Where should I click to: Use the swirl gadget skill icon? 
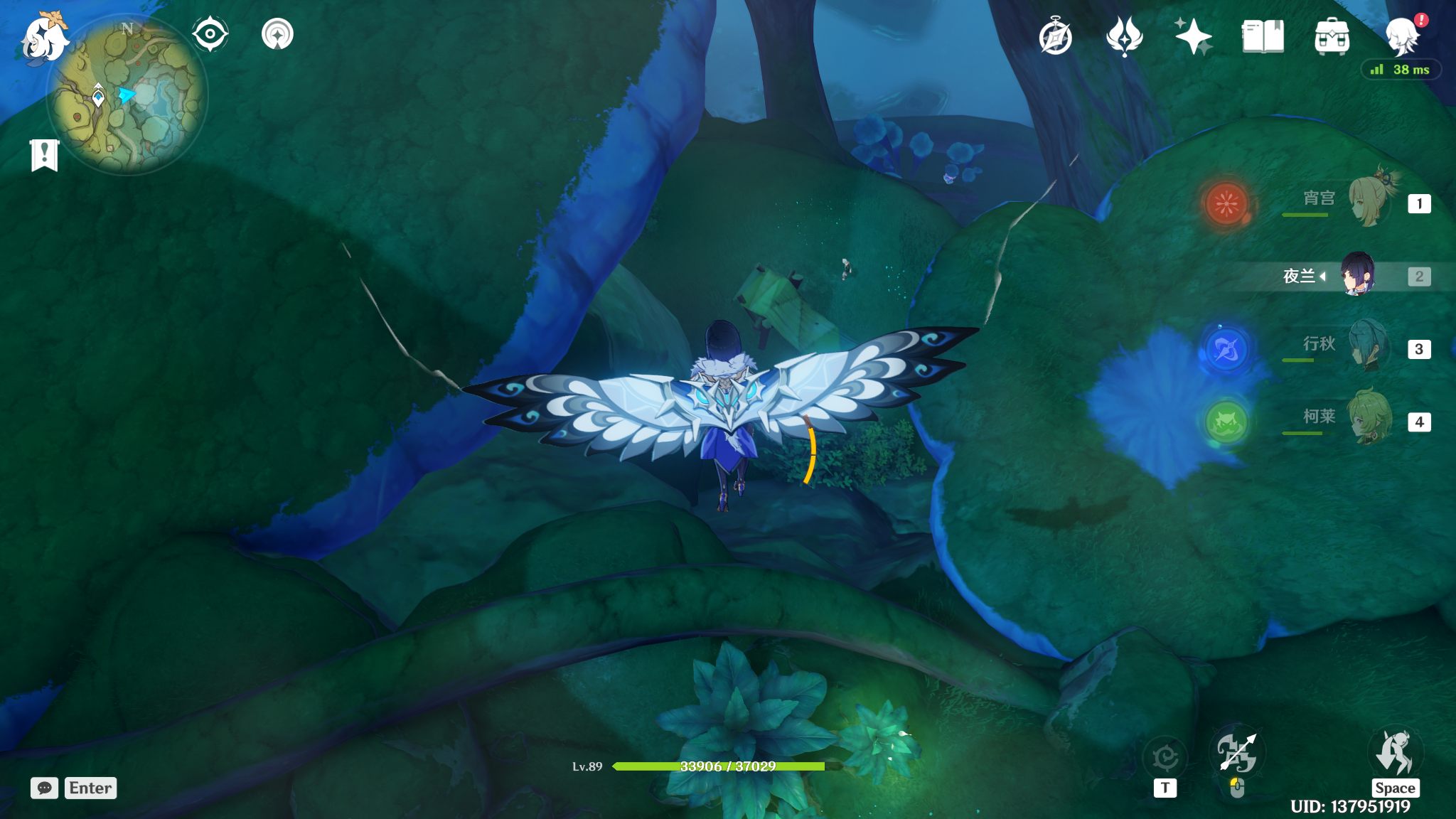coord(1165,758)
